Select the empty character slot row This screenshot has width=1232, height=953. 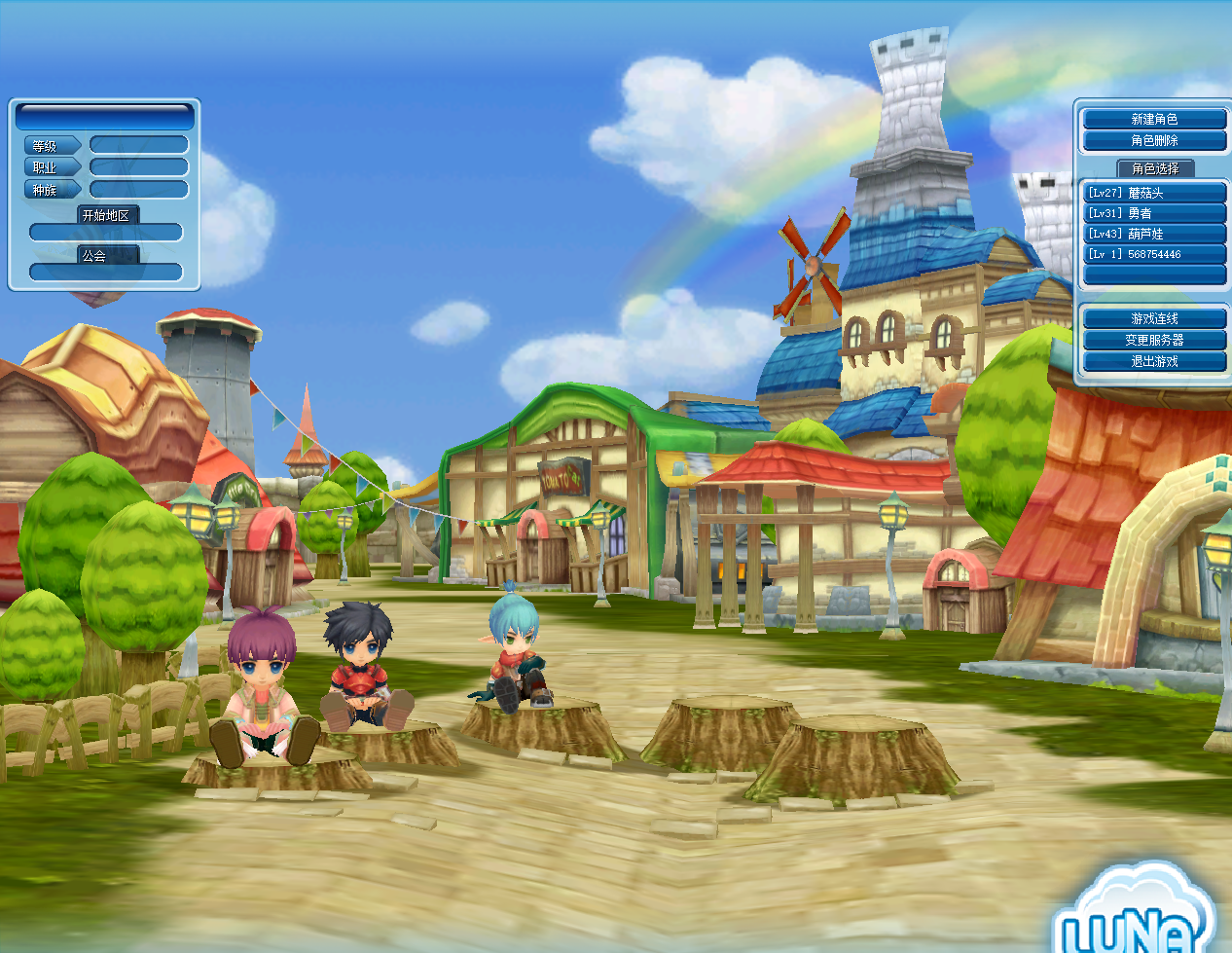tap(1154, 275)
